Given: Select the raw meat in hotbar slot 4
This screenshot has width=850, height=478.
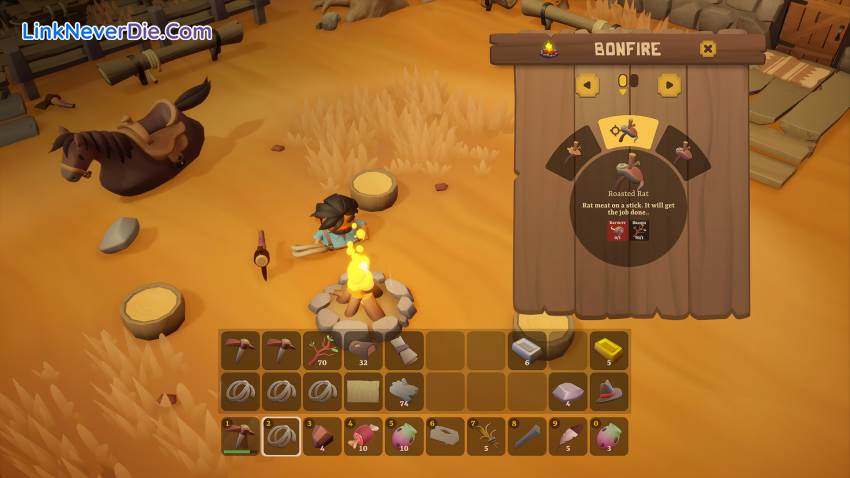Looking at the screenshot, I should [x=363, y=437].
